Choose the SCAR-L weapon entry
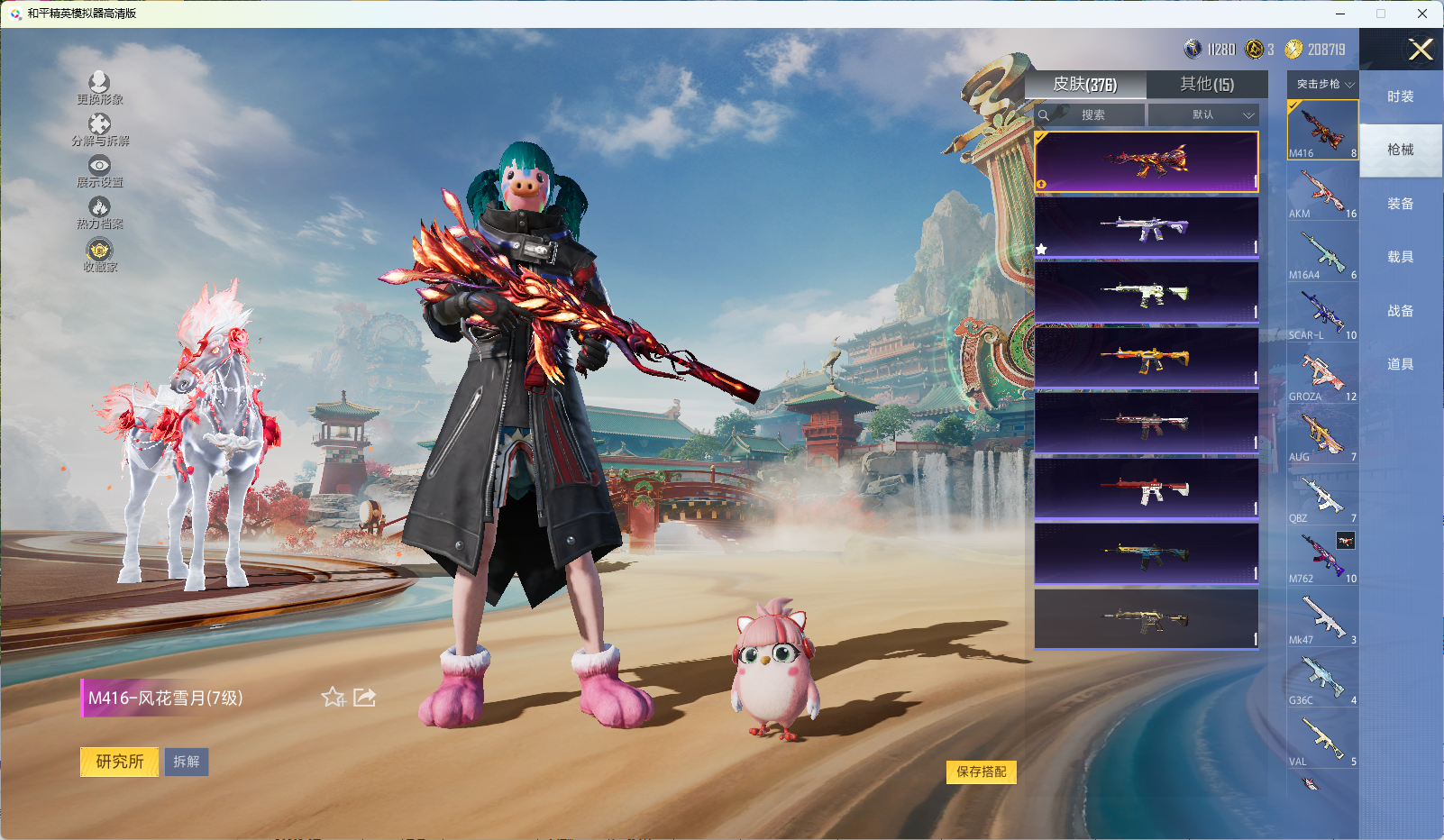The width and height of the screenshot is (1444, 840). [1322, 314]
